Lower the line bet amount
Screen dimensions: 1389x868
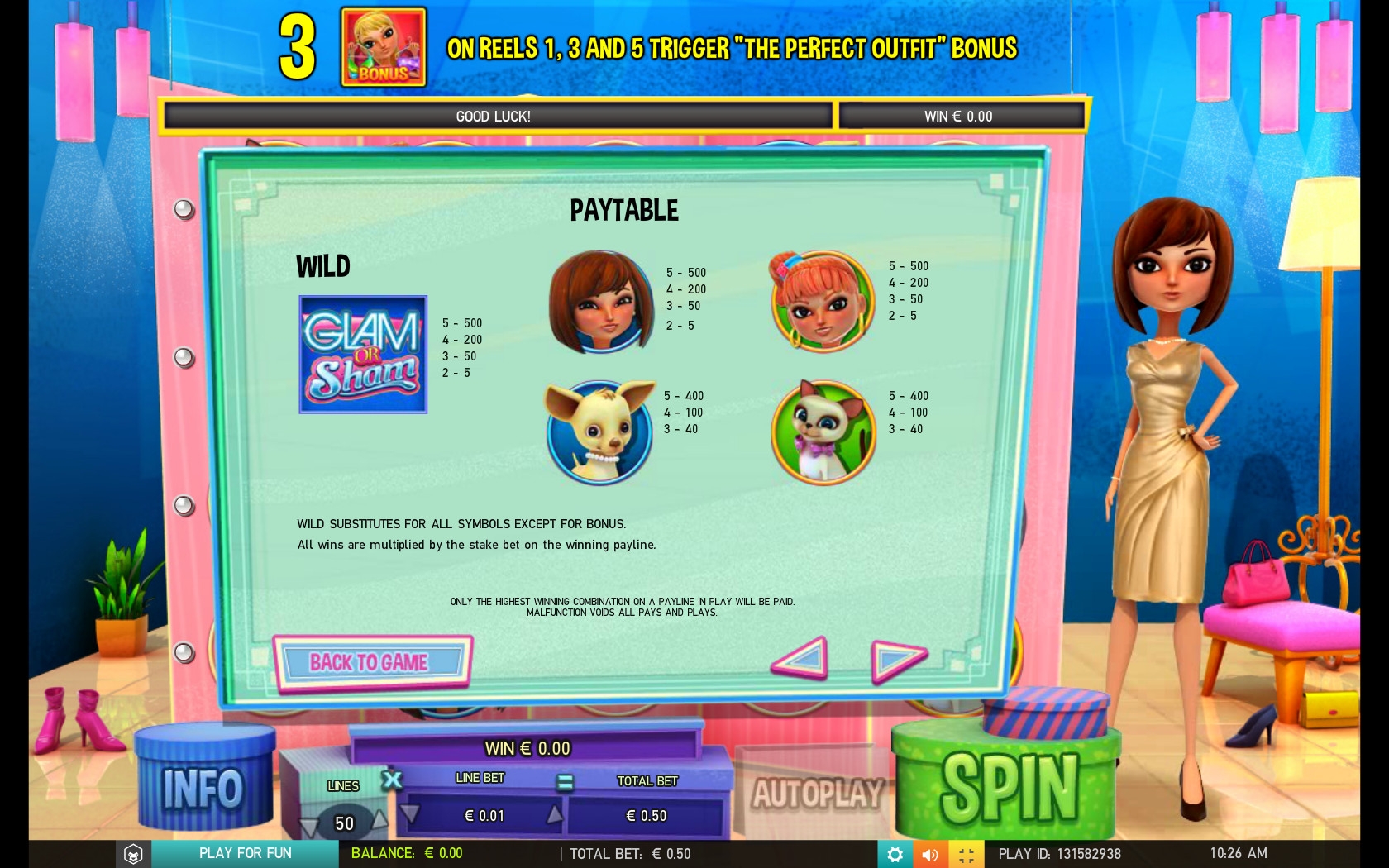411,815
